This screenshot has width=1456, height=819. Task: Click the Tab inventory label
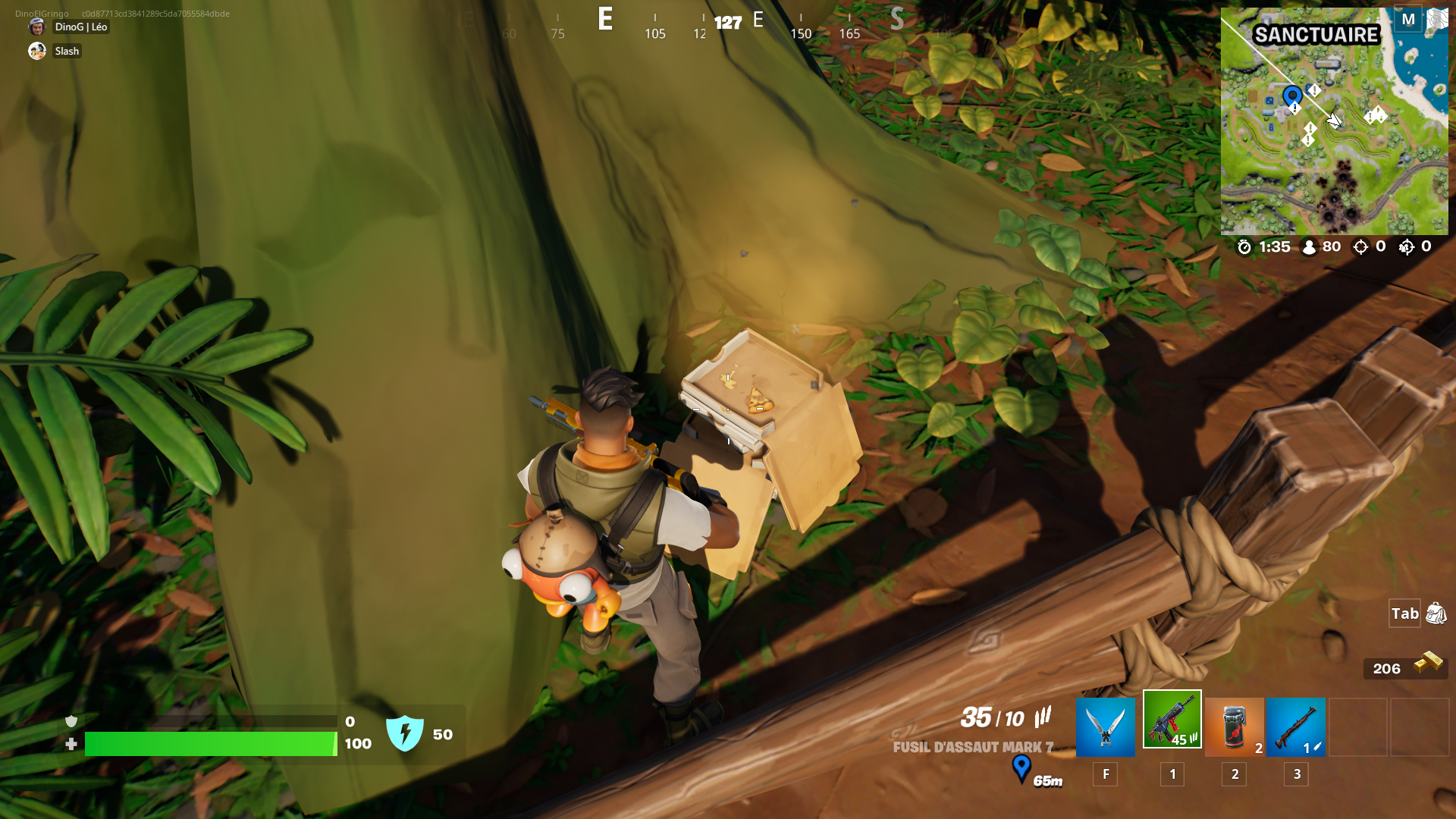pyautogui.click(x=1404, y=614)
